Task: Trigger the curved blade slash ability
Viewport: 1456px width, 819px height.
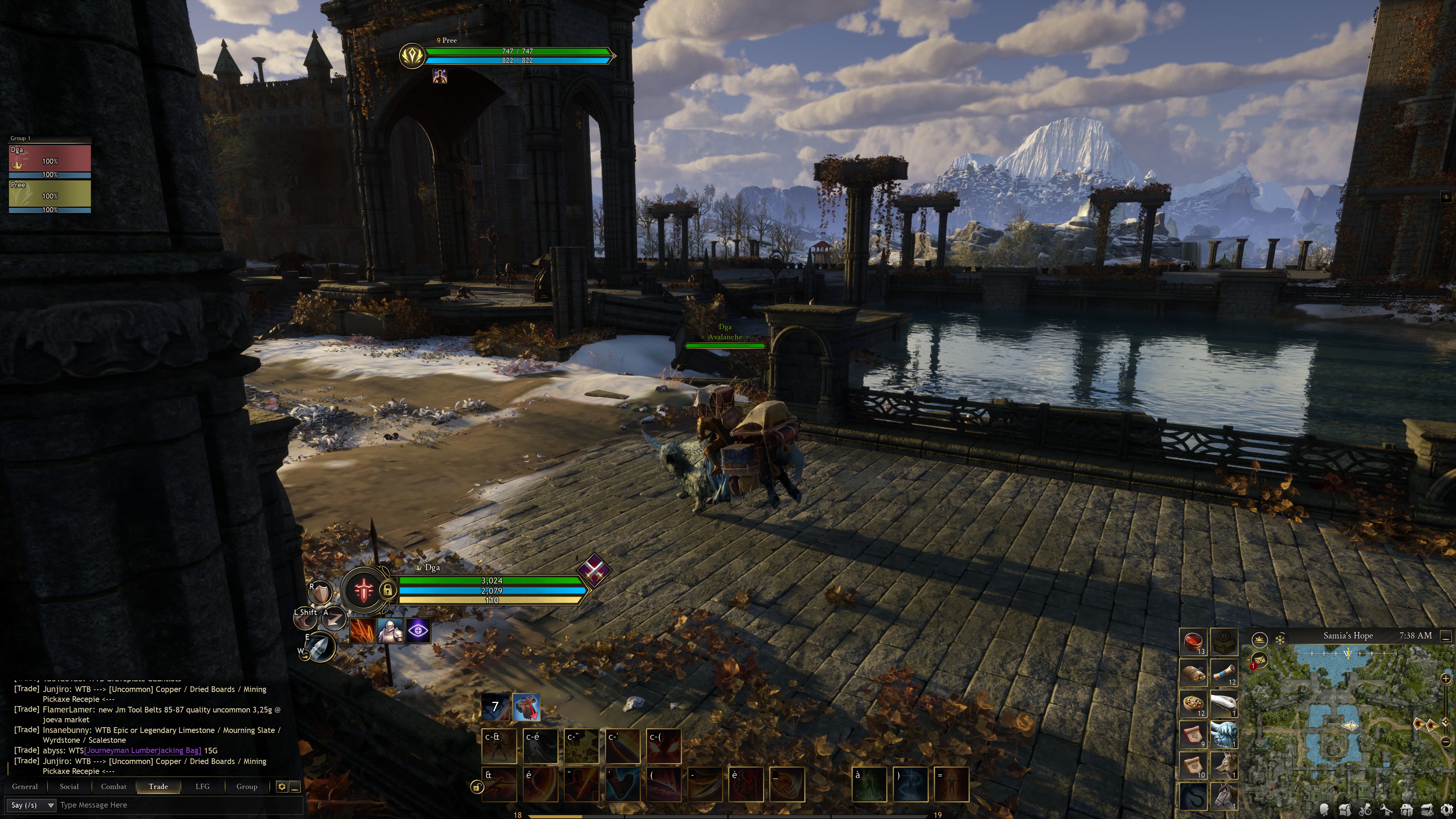Action: [x=705, y=784]
